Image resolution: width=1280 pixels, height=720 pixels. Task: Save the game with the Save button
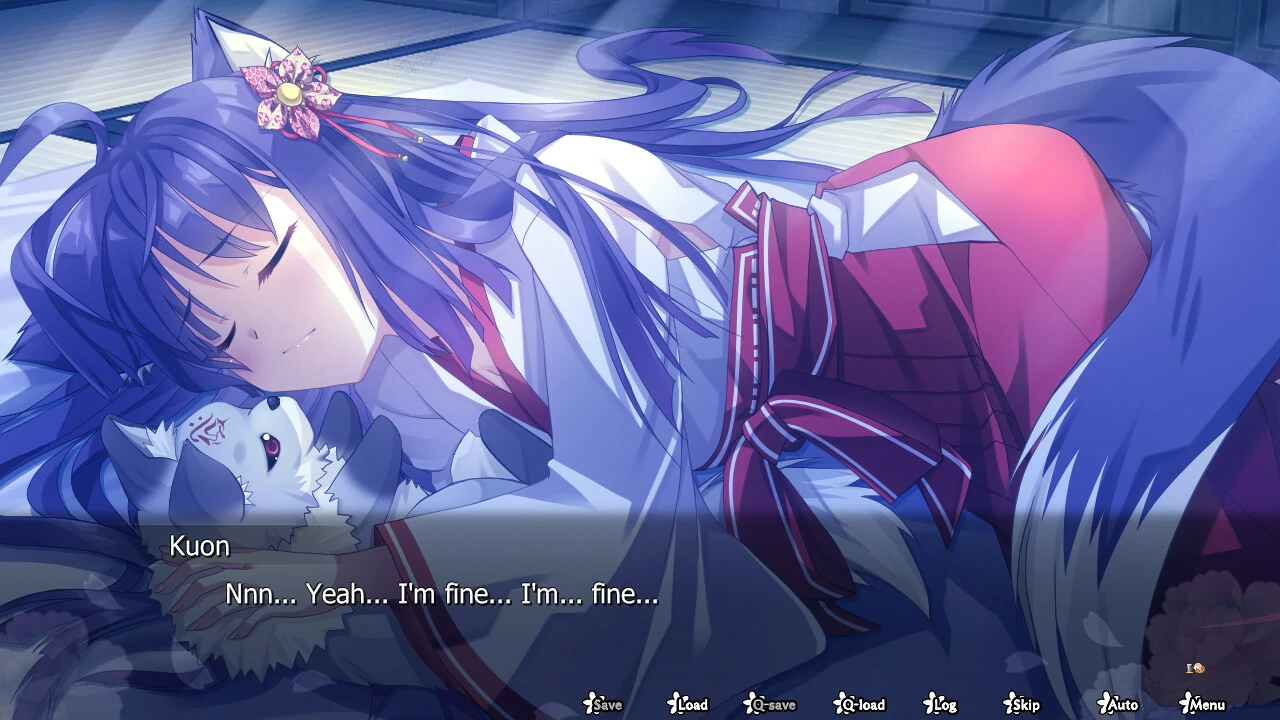tap(606, 706)
